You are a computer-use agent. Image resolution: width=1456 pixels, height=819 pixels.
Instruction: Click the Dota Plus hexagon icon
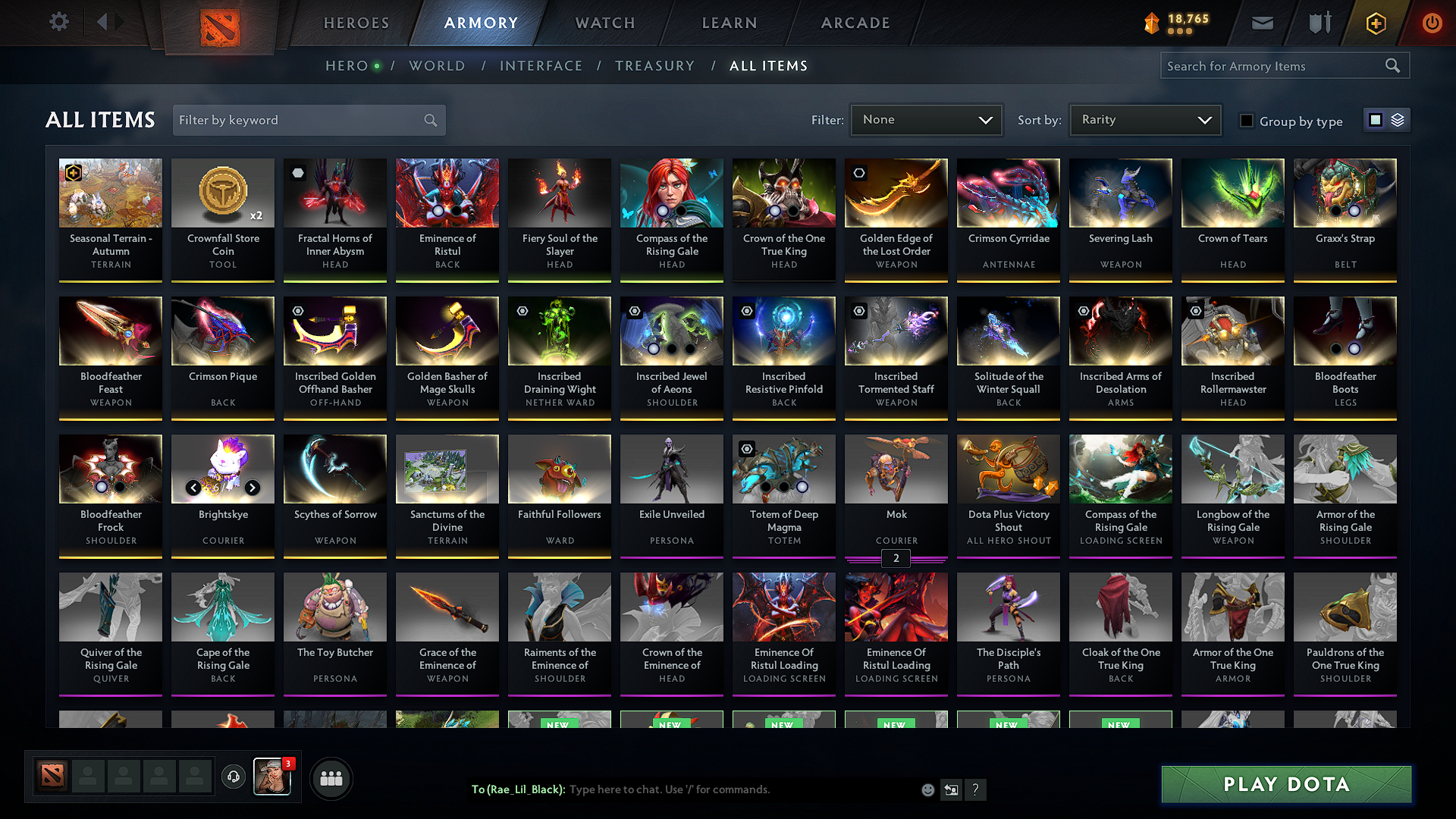1375,23
